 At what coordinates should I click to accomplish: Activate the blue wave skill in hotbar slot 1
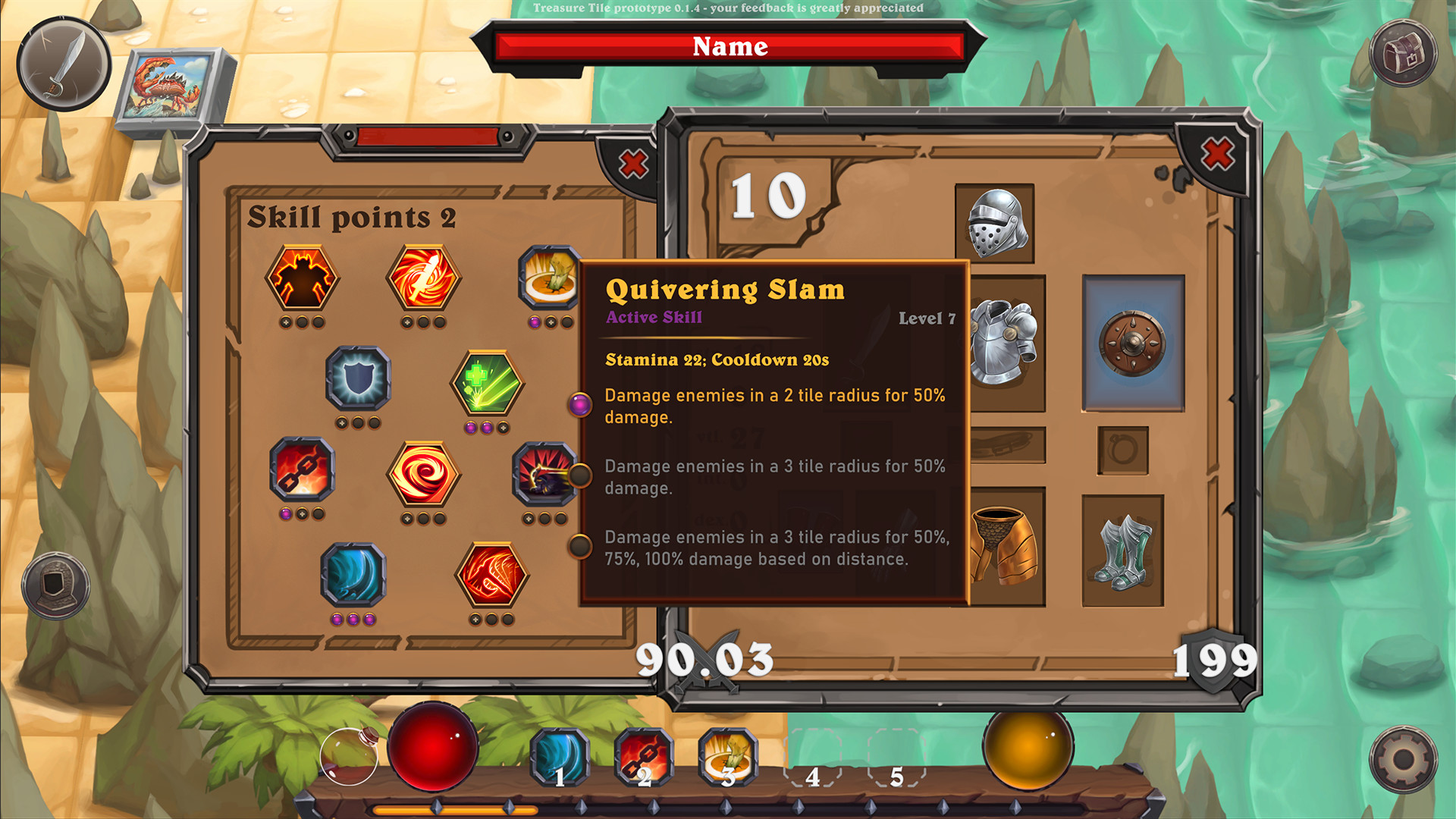(x=561, y=756)
